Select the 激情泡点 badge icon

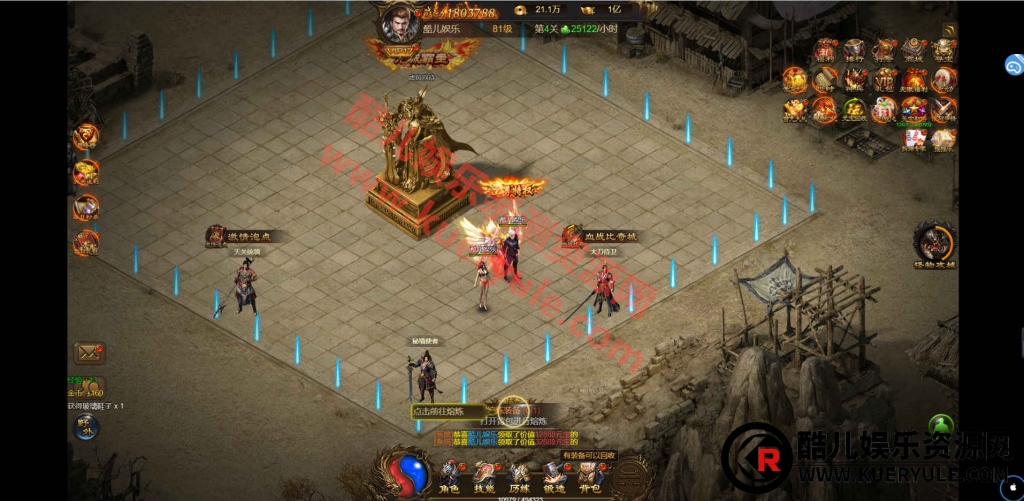[x=215, y=236]
